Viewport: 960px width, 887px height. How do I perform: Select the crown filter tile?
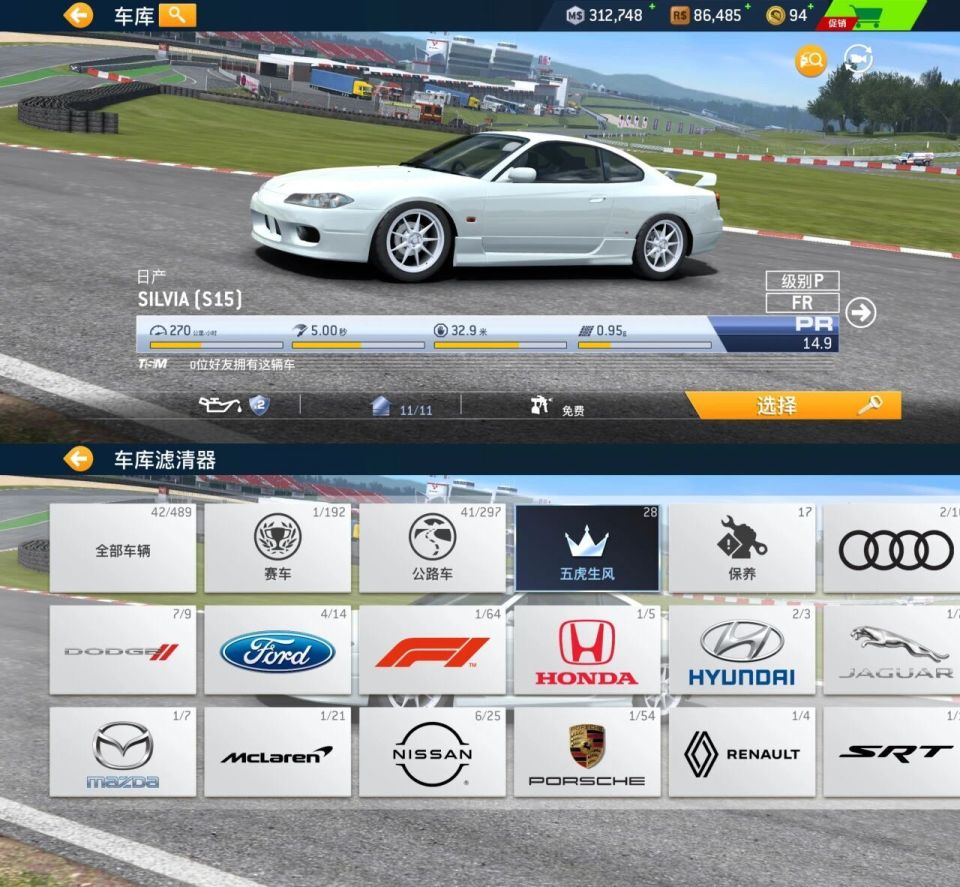pos(587,549)
